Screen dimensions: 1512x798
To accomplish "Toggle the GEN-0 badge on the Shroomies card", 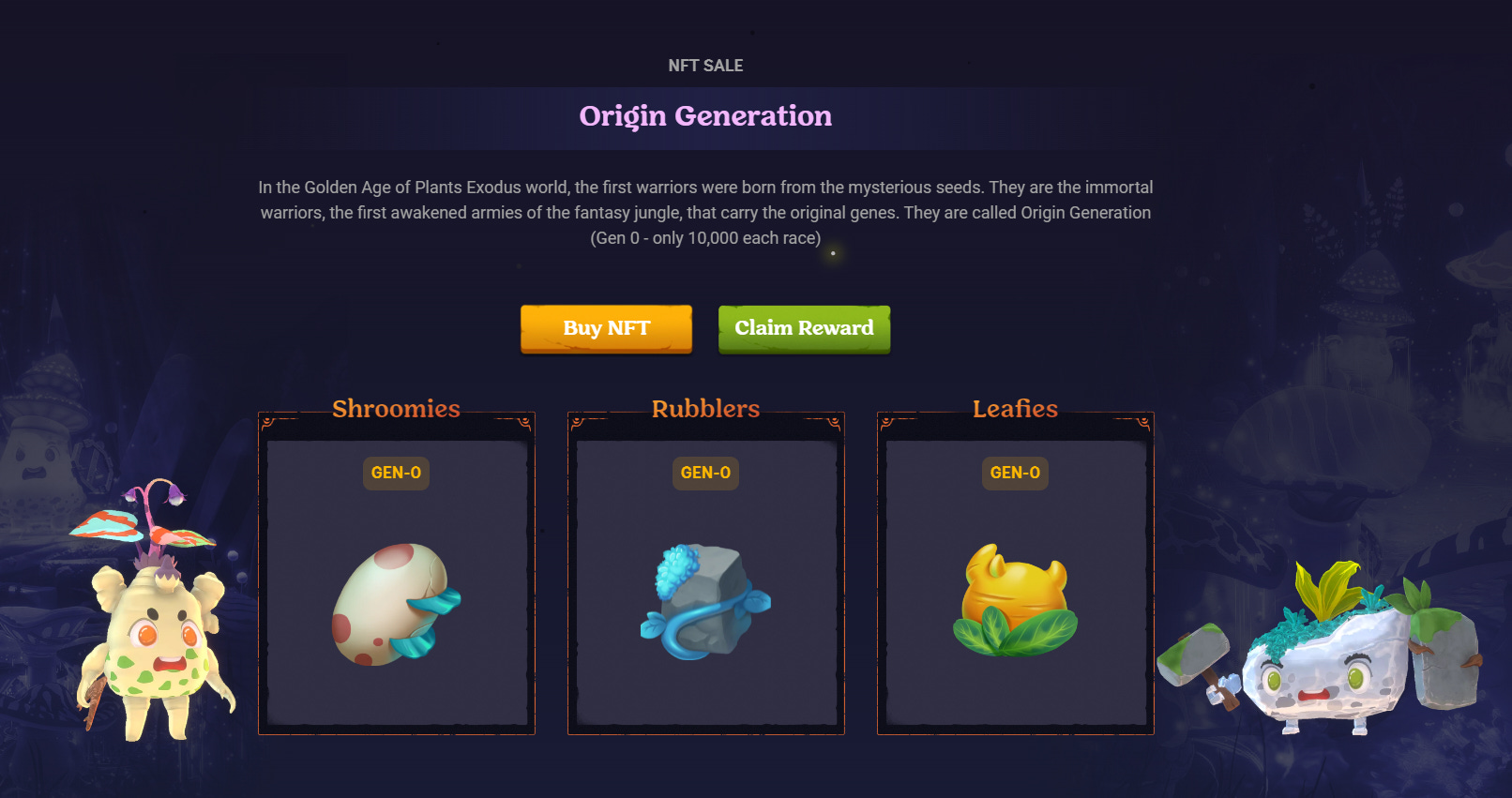I will click(396, 474).
